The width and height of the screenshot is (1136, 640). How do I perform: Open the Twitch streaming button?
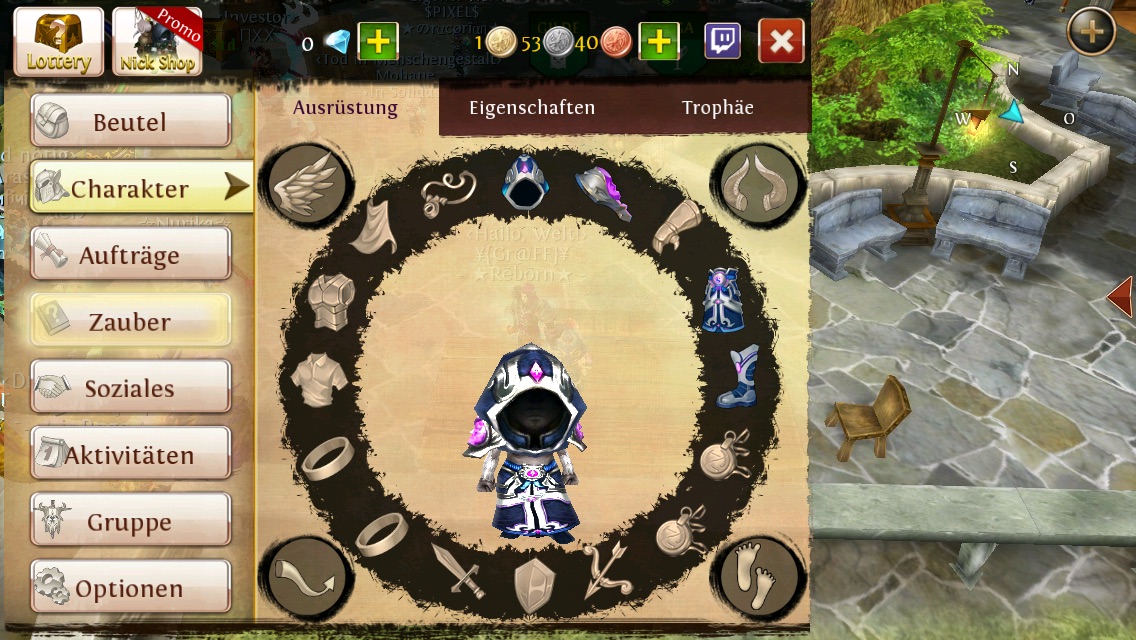tap(723, 41)
